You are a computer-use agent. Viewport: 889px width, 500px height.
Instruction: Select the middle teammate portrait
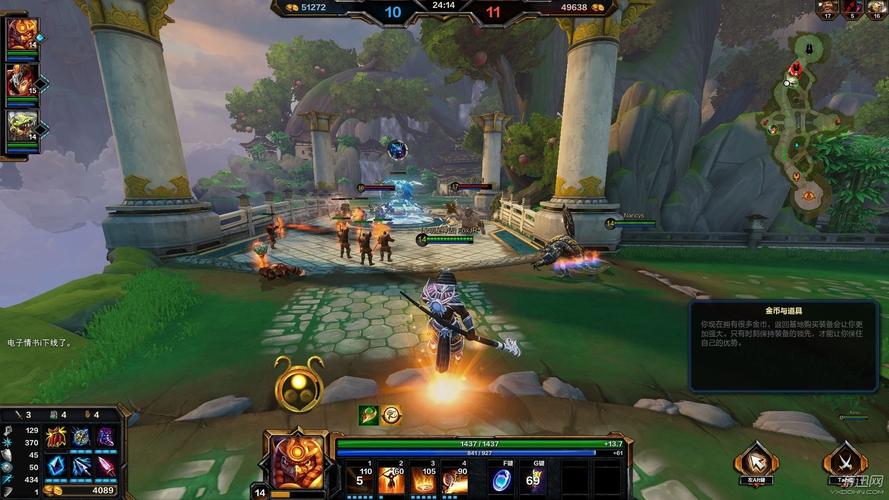click(21, 81)
